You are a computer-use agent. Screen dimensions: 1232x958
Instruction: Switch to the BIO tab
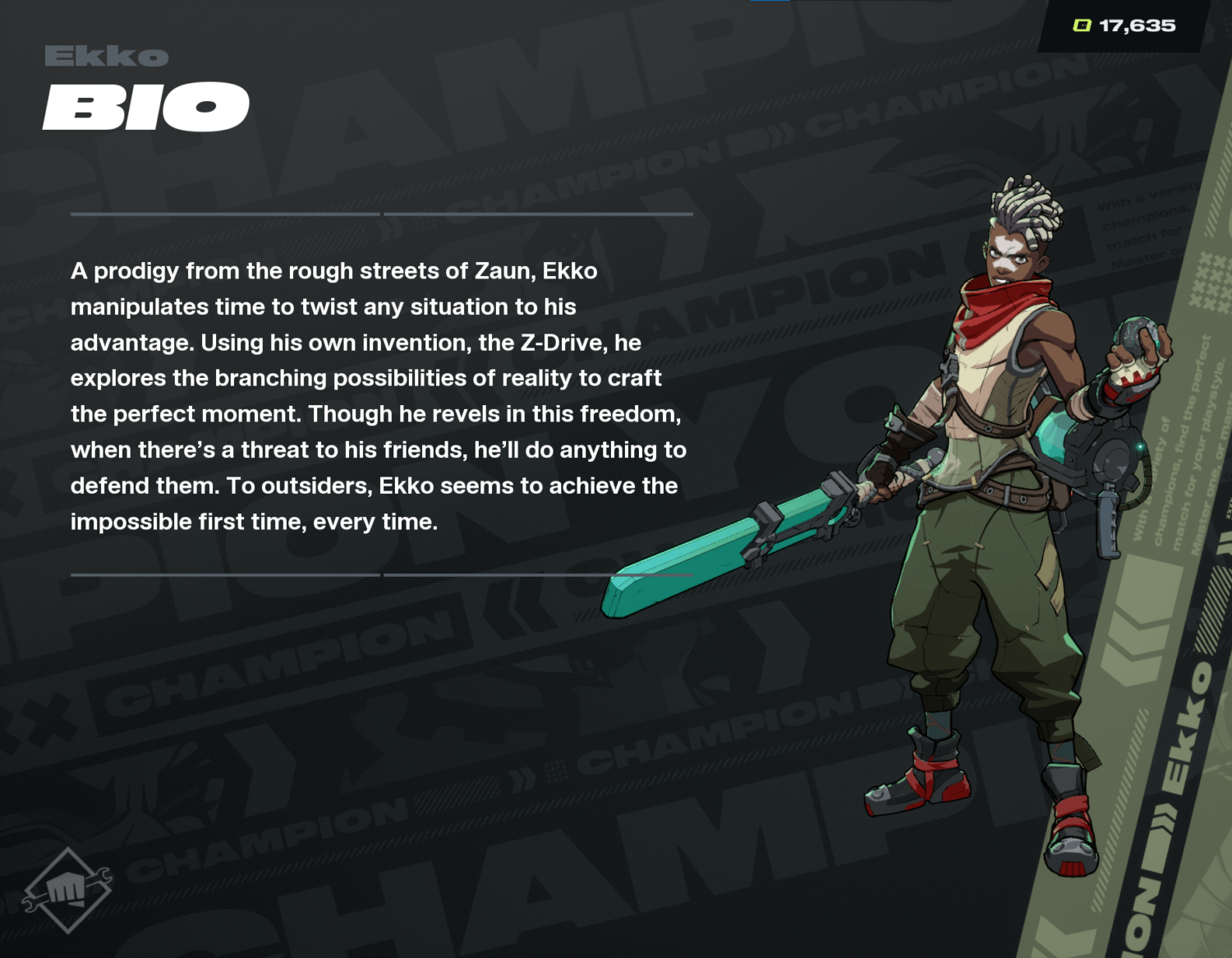(145, 105)
